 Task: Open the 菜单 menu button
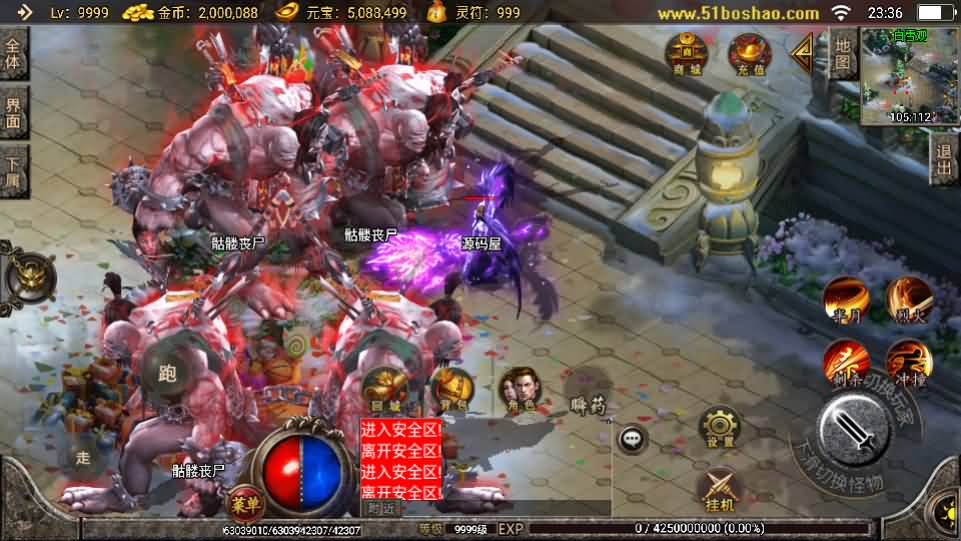pos(241,503)
